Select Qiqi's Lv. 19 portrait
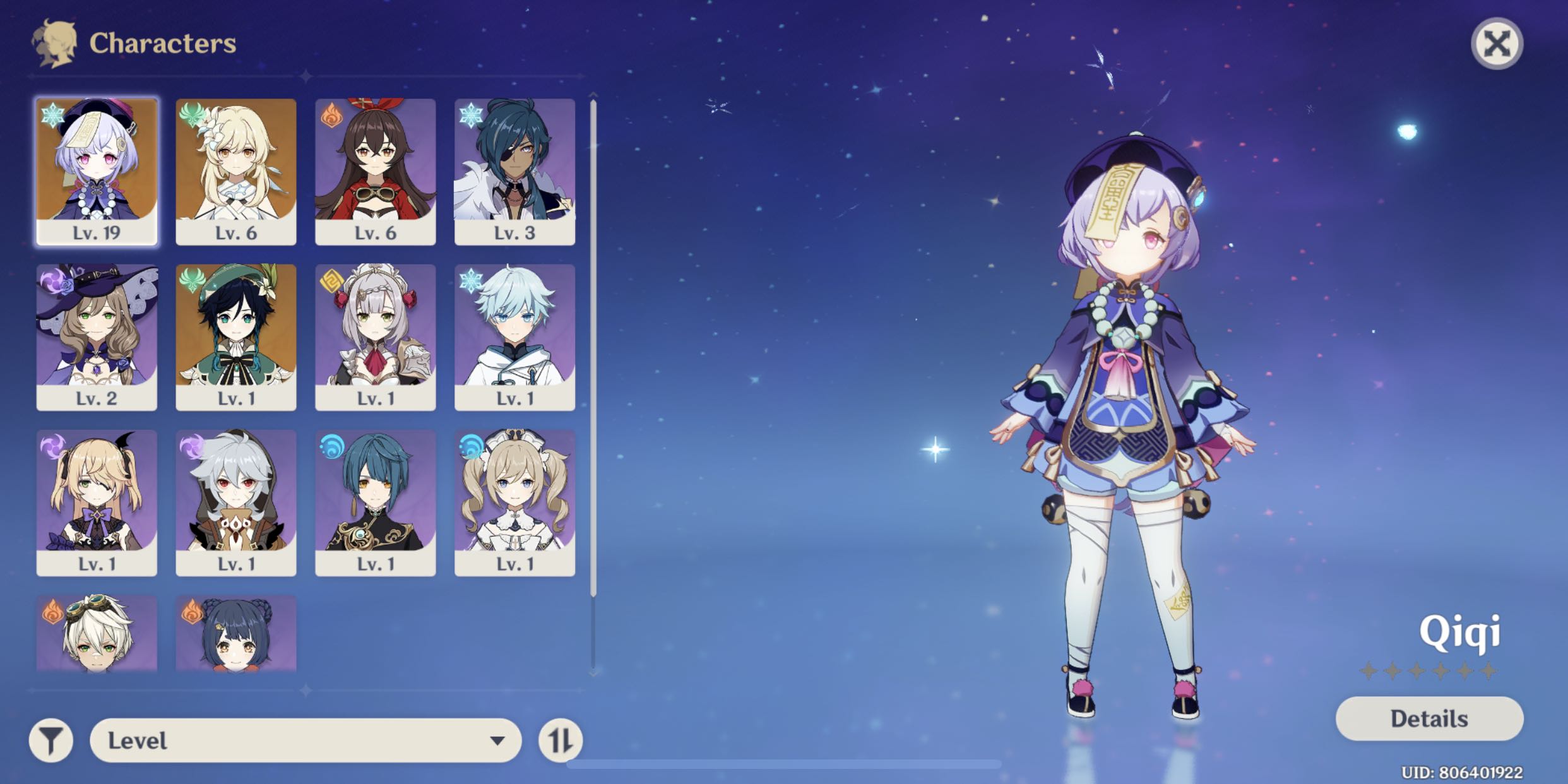This screenshot has width=1568, height=784. click(97, 171)
